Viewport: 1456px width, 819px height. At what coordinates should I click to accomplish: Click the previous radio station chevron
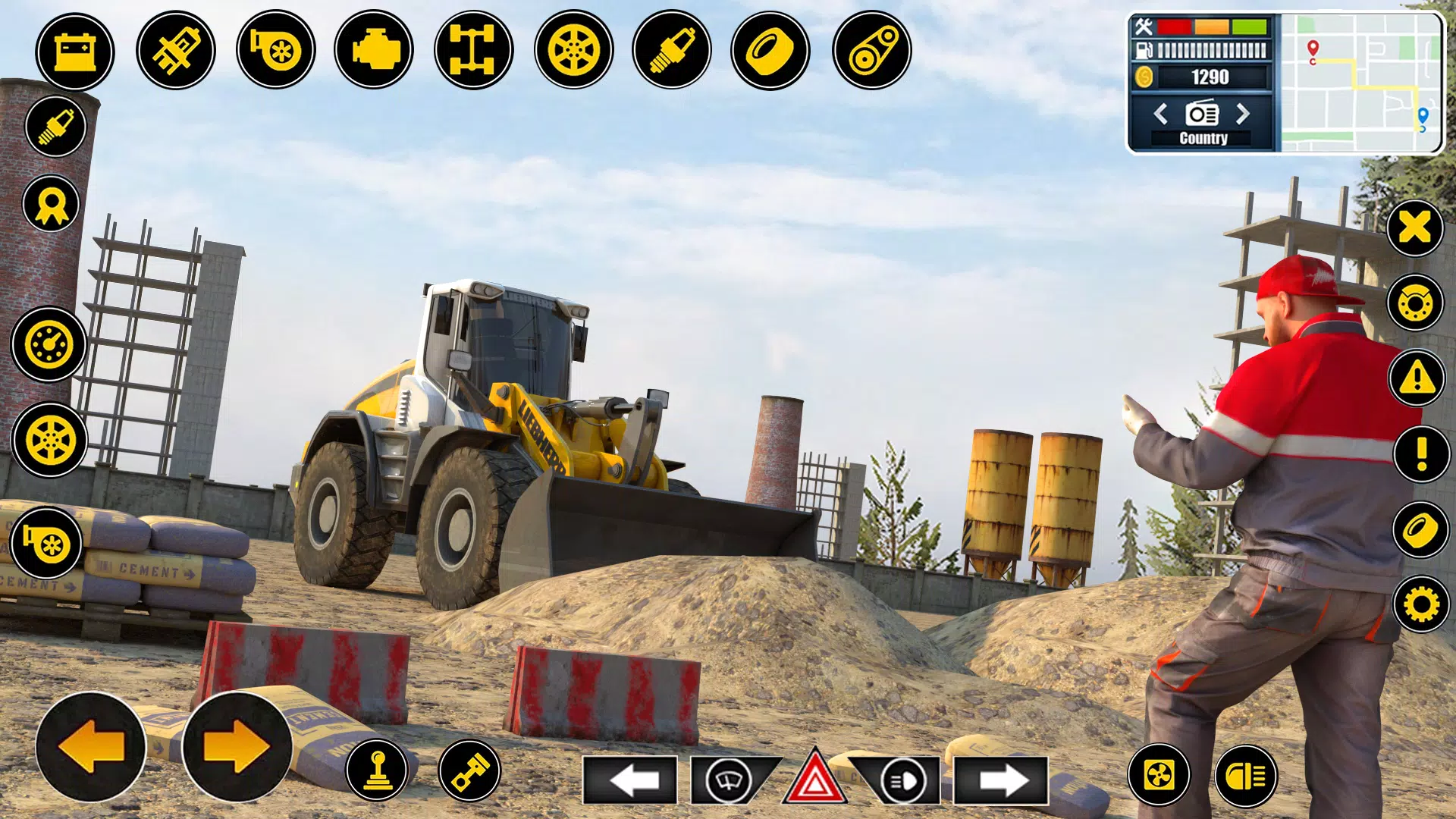1159,115
